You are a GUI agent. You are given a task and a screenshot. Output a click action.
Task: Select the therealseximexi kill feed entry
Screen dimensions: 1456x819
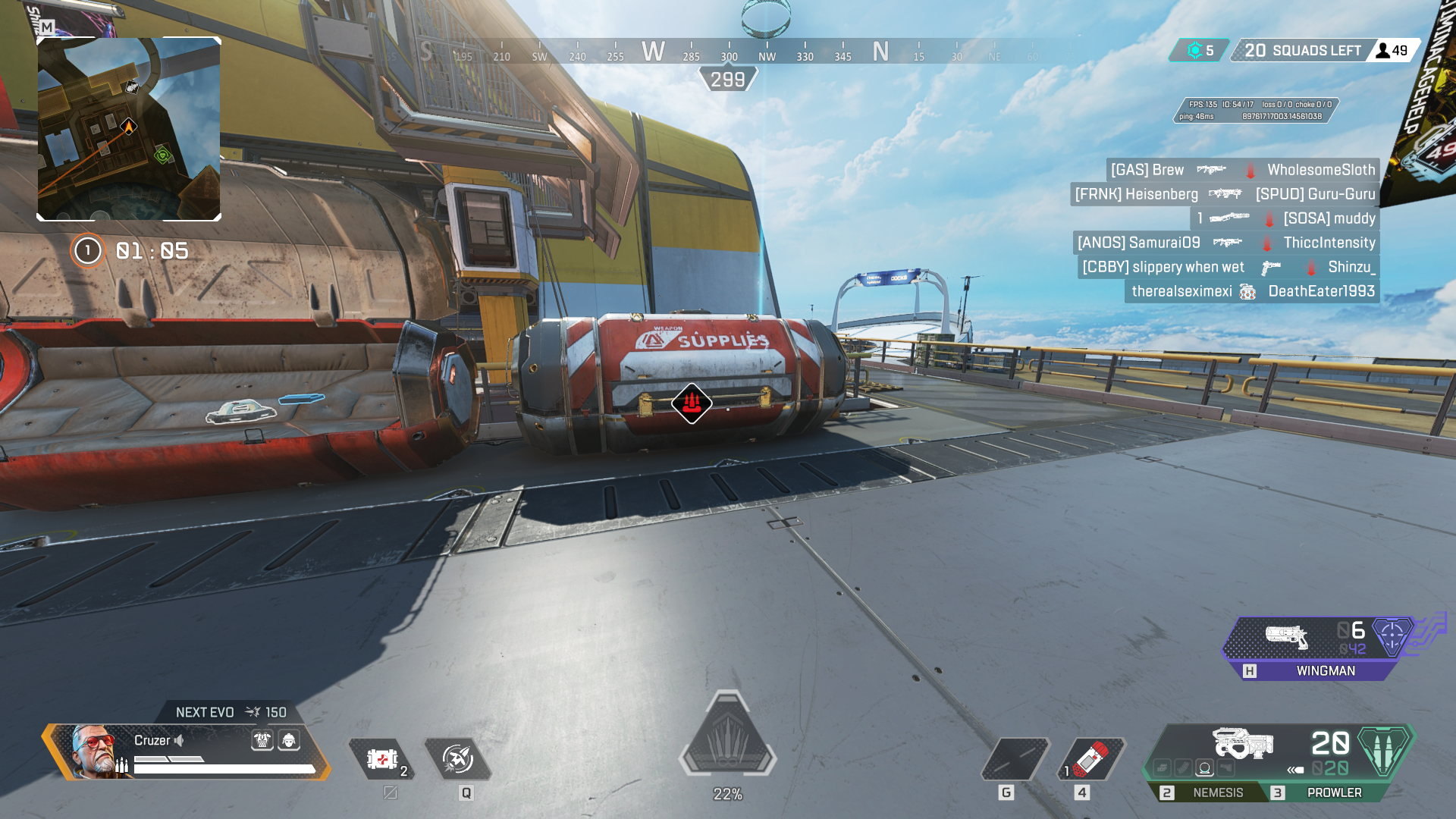pyautogui.click(x=1181, y=291)
